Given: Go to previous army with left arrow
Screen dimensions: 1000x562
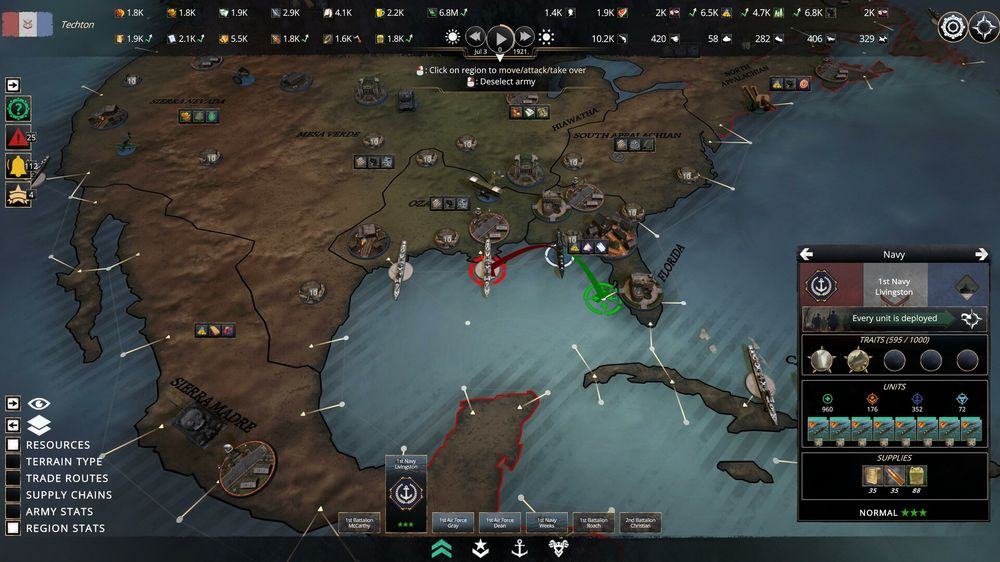Looking at the screenshot, I should point(807,254).
